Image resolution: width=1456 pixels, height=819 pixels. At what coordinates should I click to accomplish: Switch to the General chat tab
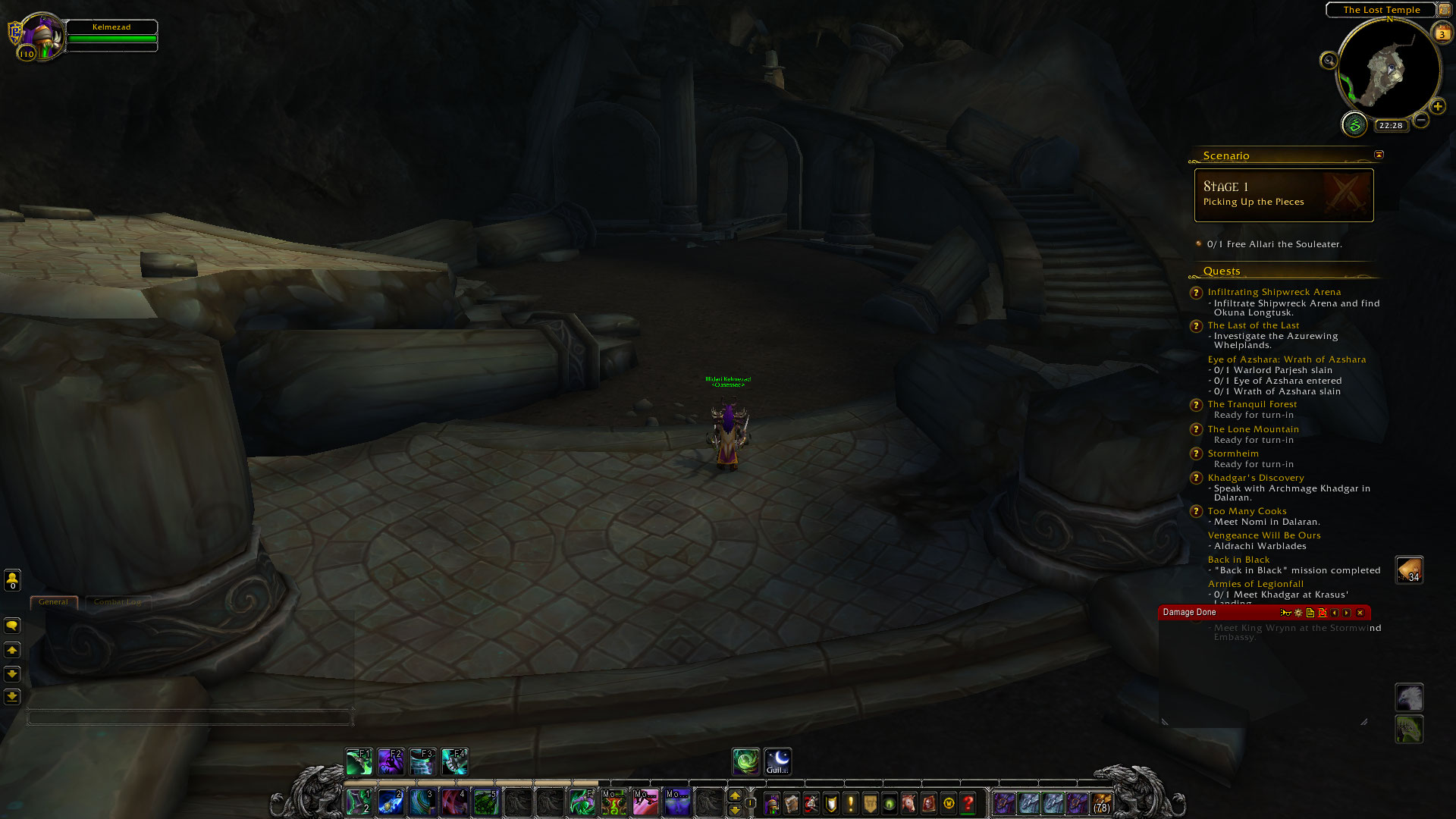point(53,602)
